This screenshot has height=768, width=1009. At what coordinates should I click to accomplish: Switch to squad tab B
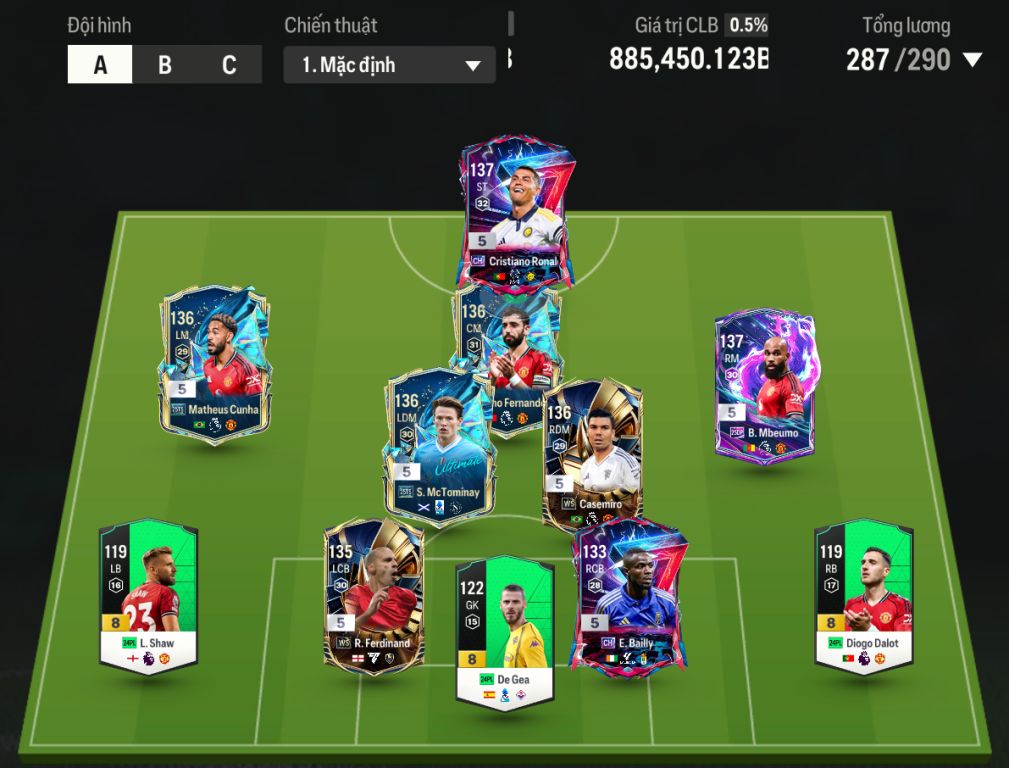pyautogui.click(x=165, y=65)
